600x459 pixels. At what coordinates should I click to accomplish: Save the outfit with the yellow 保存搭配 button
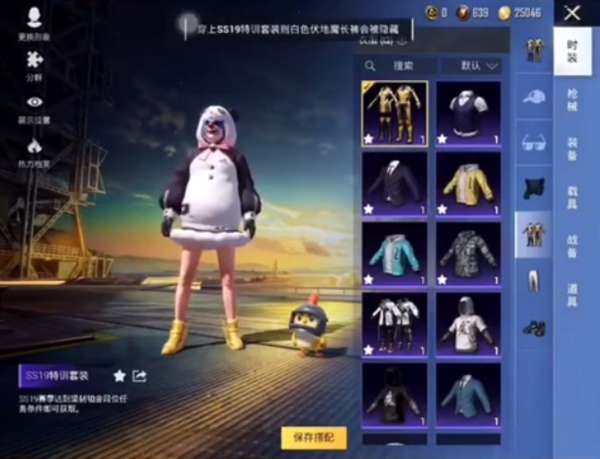(x=313, y=437)
